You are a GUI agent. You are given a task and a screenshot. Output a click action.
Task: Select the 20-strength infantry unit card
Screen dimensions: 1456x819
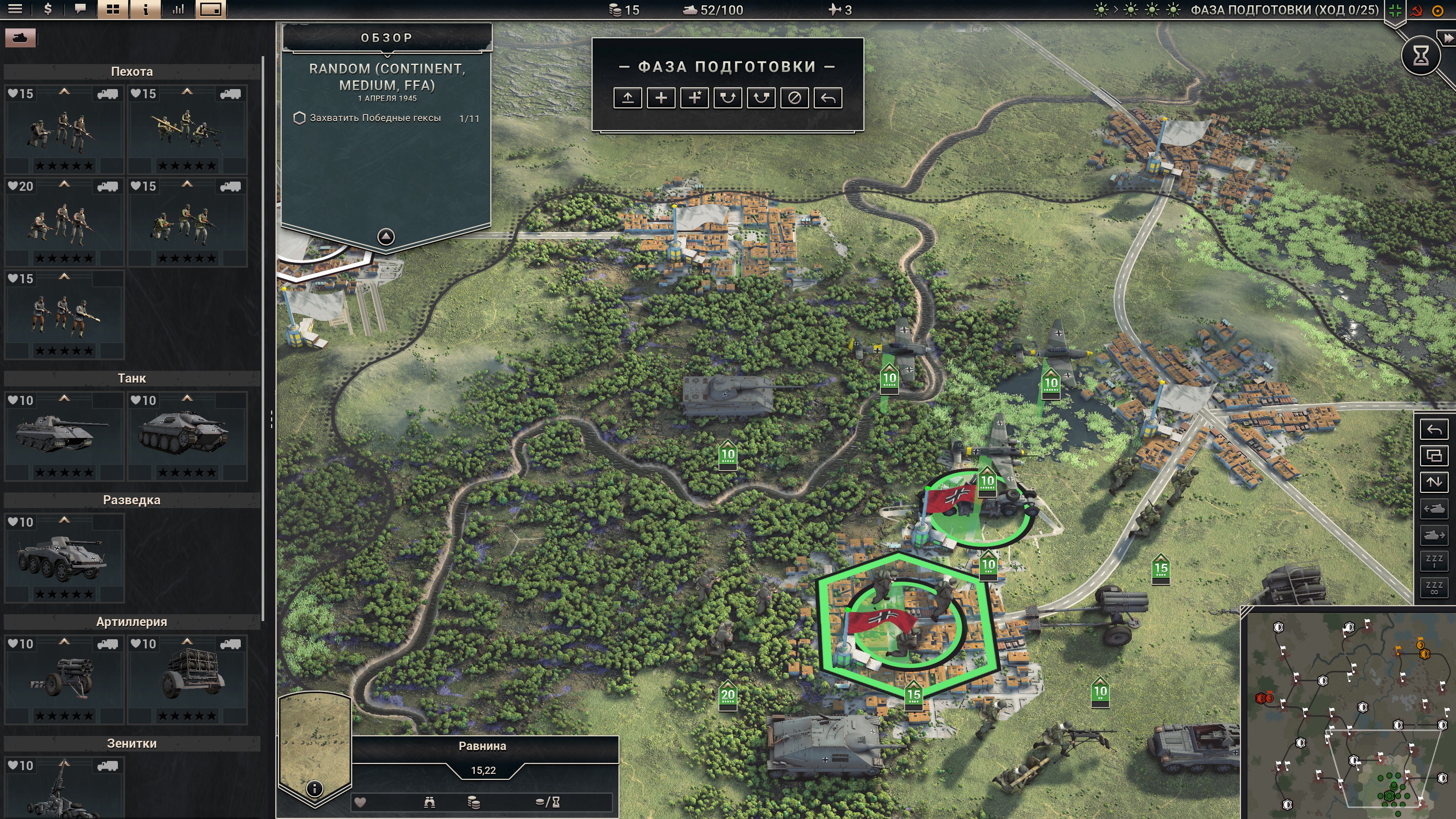pos(64,222)
